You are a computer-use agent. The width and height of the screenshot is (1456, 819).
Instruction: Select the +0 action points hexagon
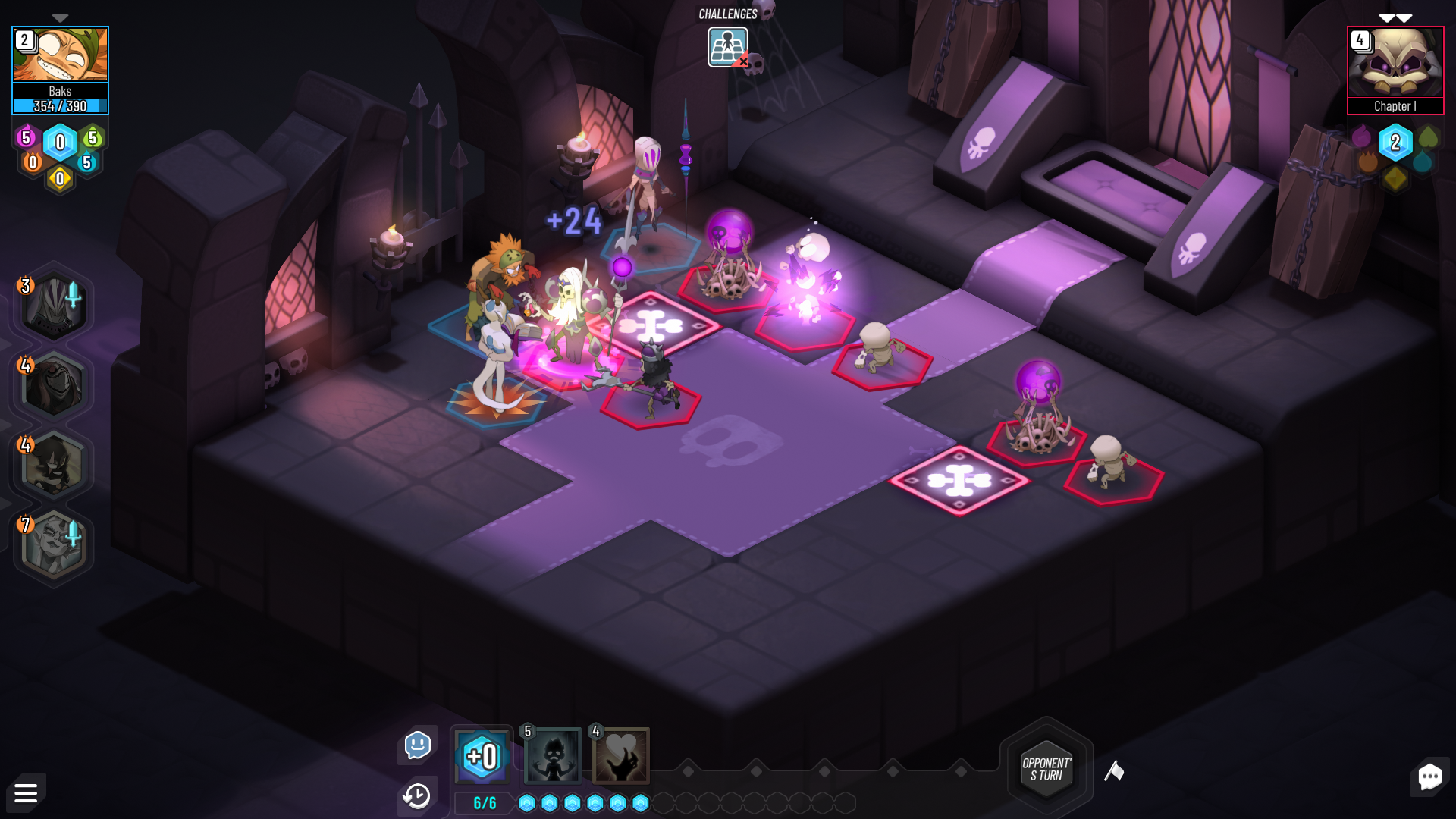(482, 756)
